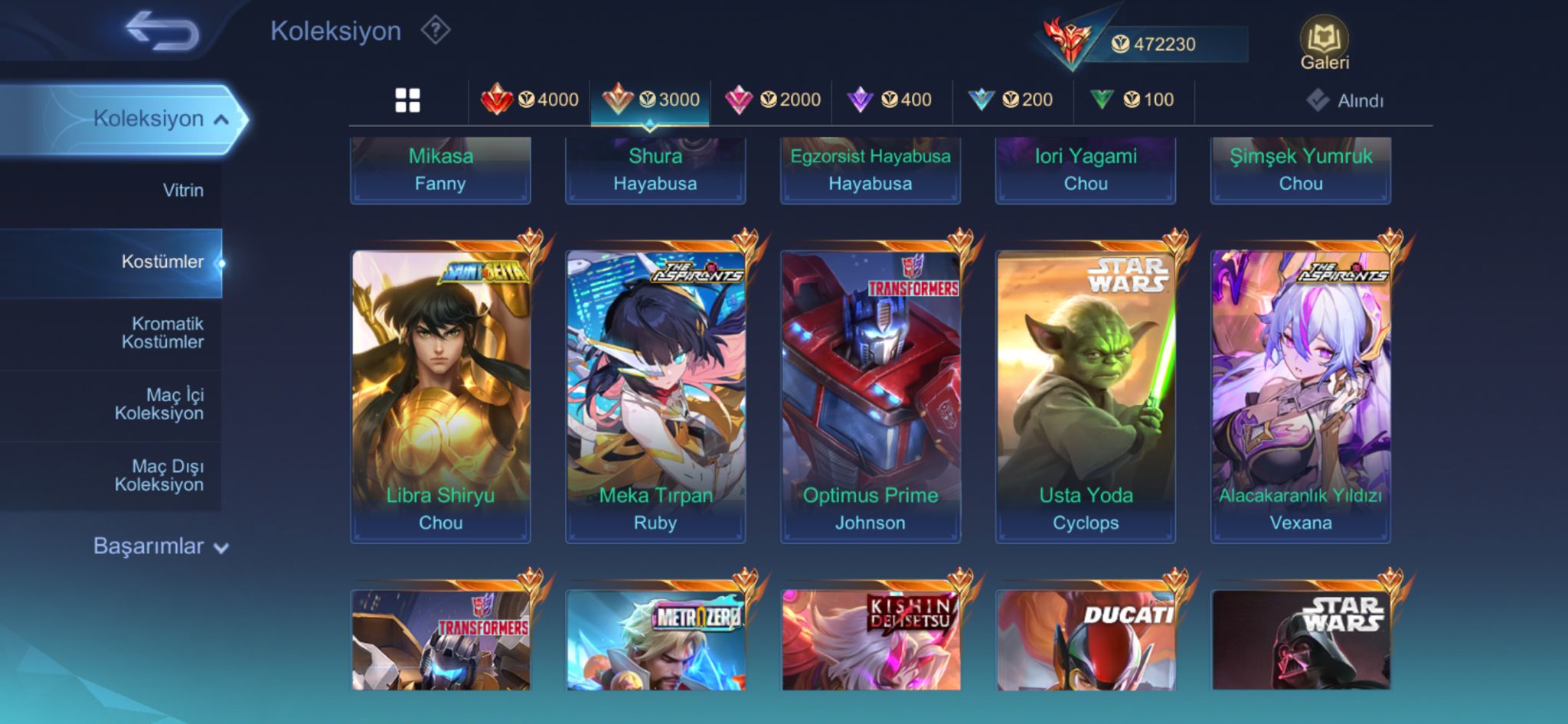Image resolution: width=1568 pixels, height=724 pixels.
Task: Select the Meka Tırpan Ruby skin card
Action: (x=655, y=394)
